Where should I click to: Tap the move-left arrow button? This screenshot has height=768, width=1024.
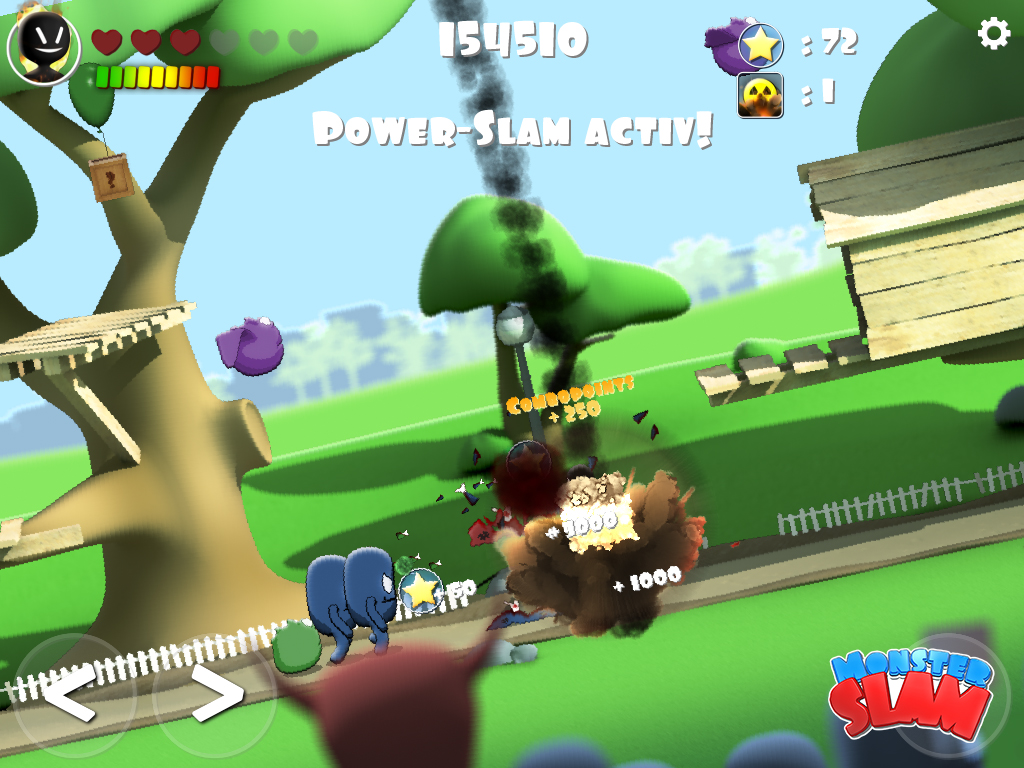(x=70, y=692)
